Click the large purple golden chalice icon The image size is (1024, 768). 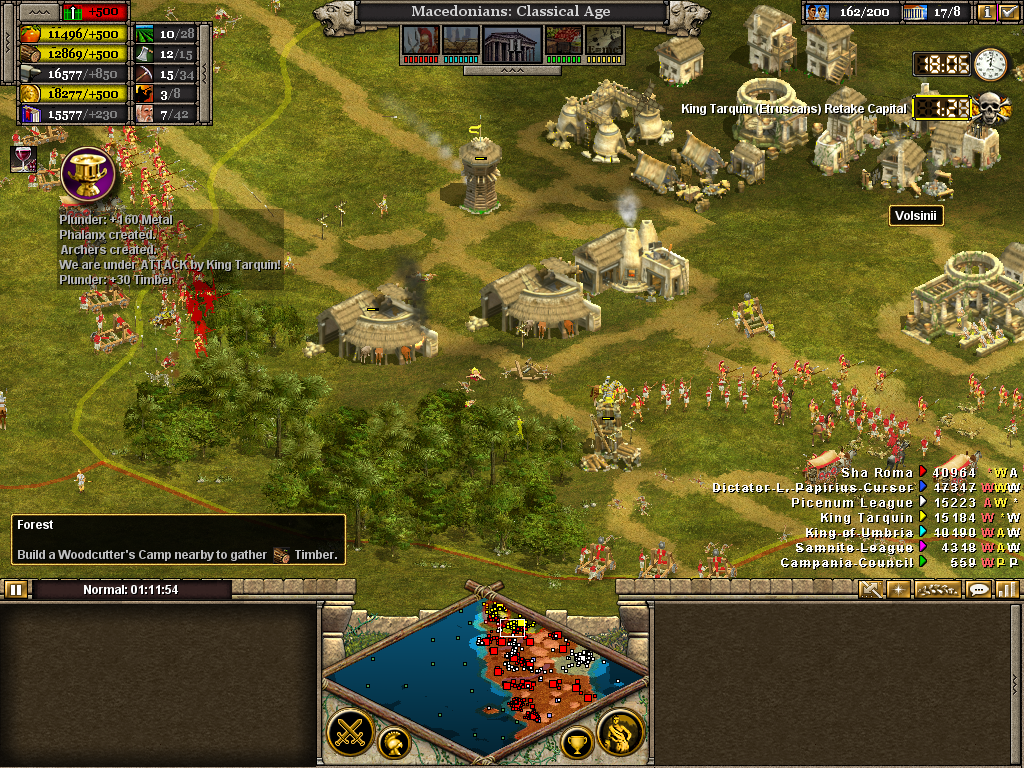[88, 174]
